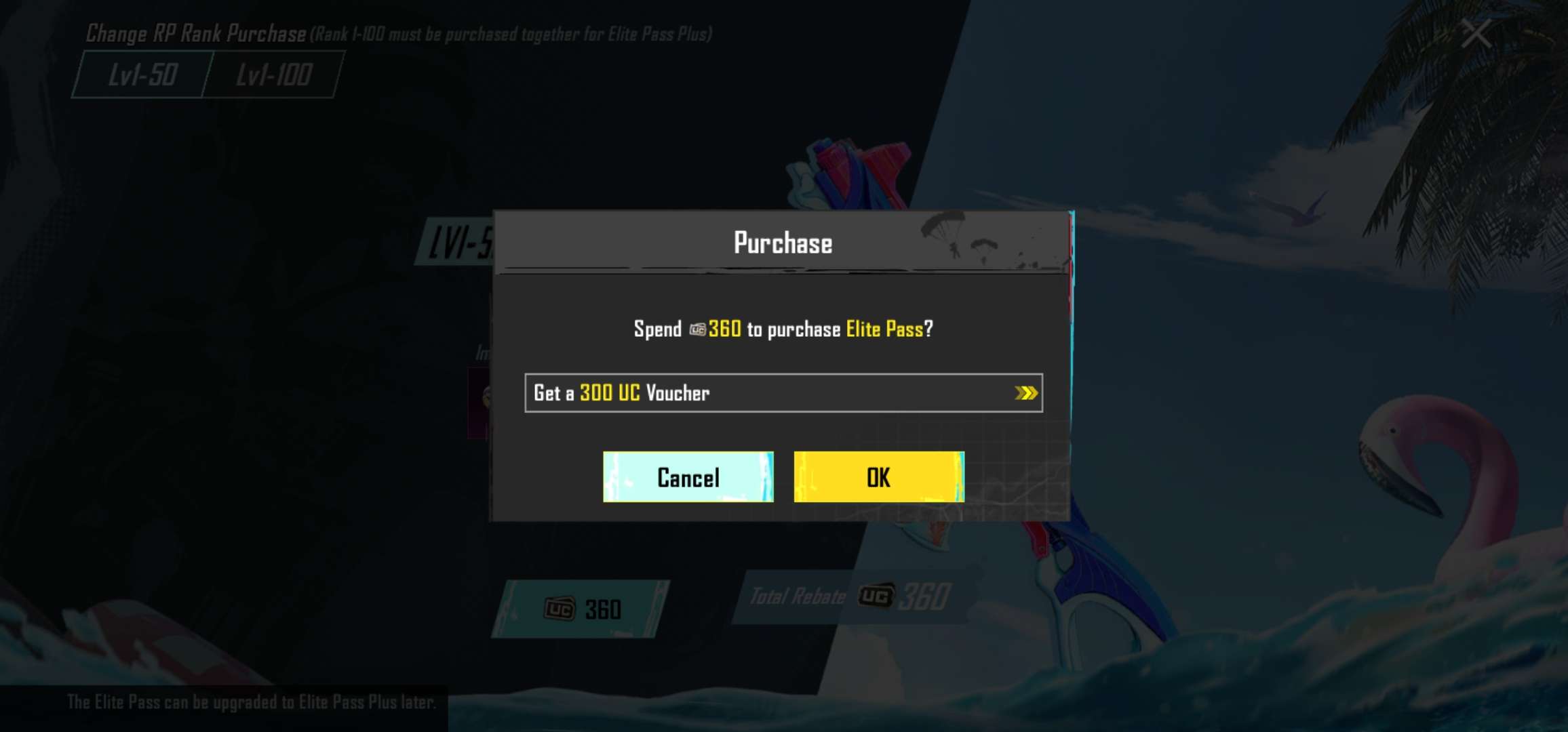Select the Lv1-50 purchase option
Viewport: 1568px width, 732px height.
[139, 76]
